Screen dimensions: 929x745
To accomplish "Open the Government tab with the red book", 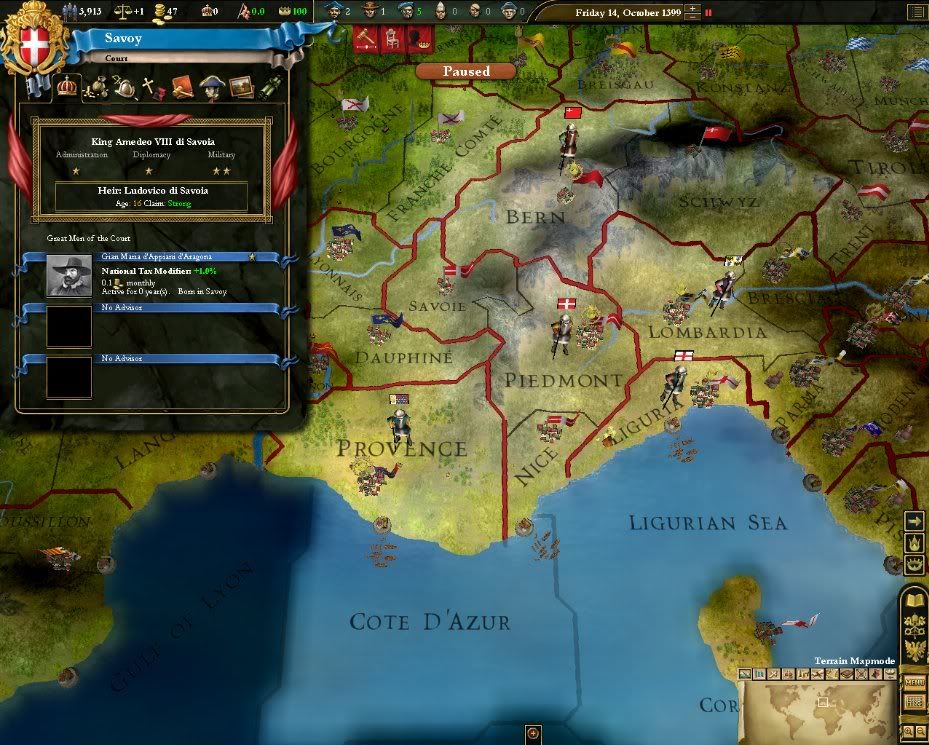I will coord(182,87).
